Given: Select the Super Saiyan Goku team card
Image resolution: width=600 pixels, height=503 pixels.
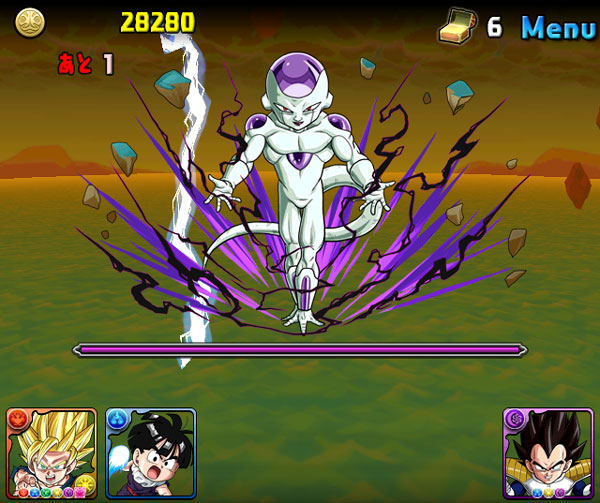Looking at the screenshot, I should coord(51,454).
